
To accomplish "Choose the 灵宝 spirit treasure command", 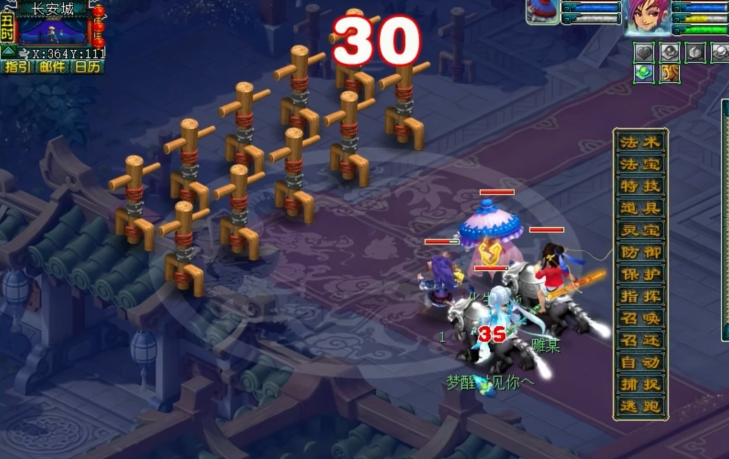I will (641, 230).
